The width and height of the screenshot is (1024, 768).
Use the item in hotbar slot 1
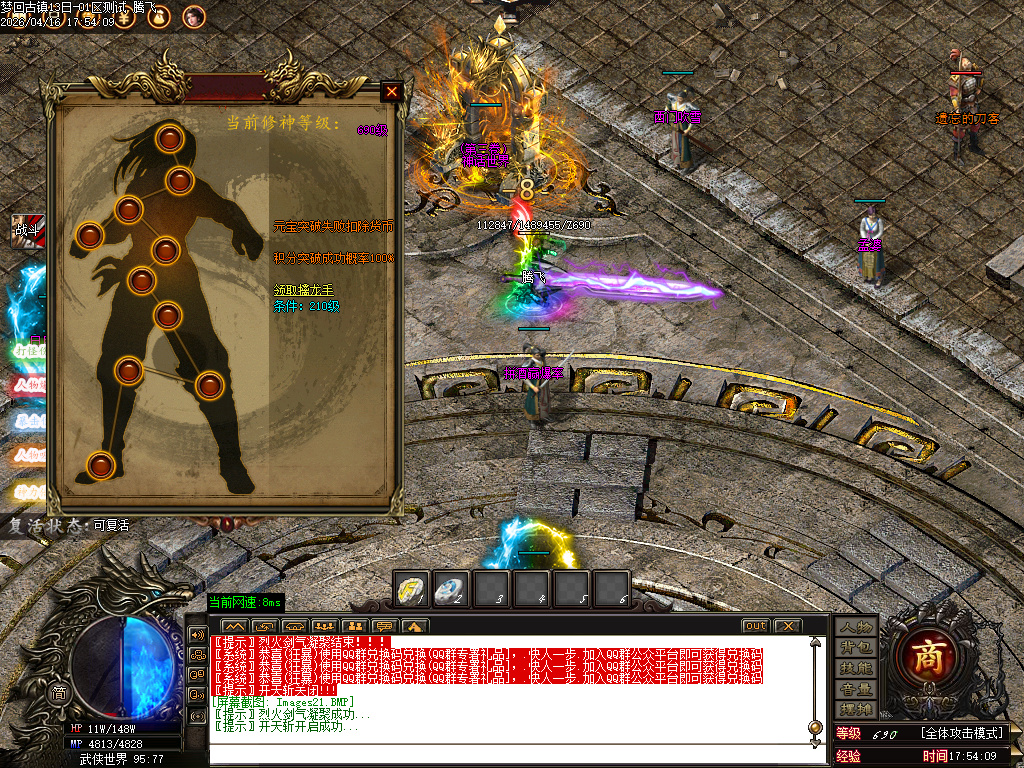tap(411, 589)
